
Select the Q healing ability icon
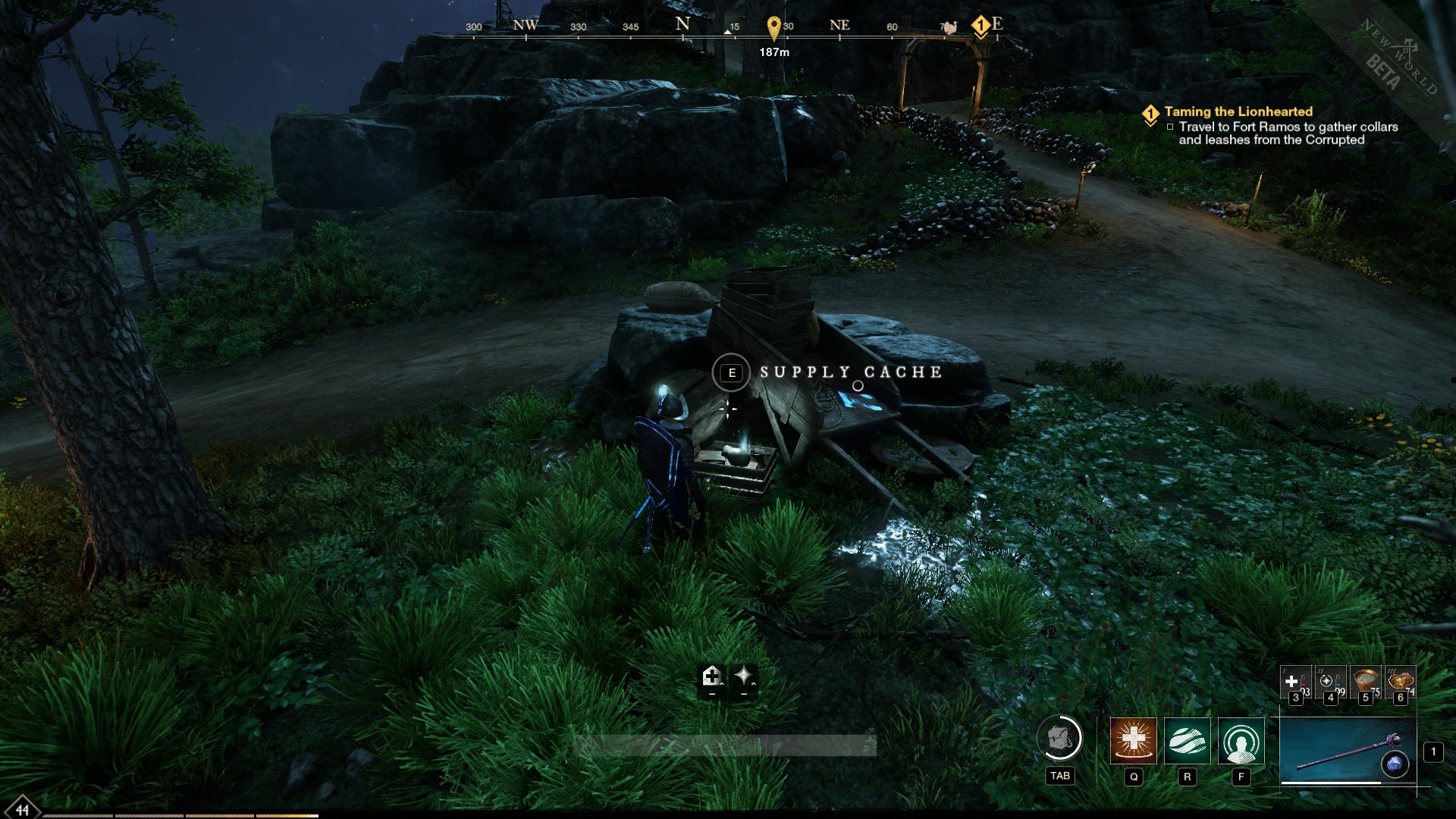pos(1134,741)
